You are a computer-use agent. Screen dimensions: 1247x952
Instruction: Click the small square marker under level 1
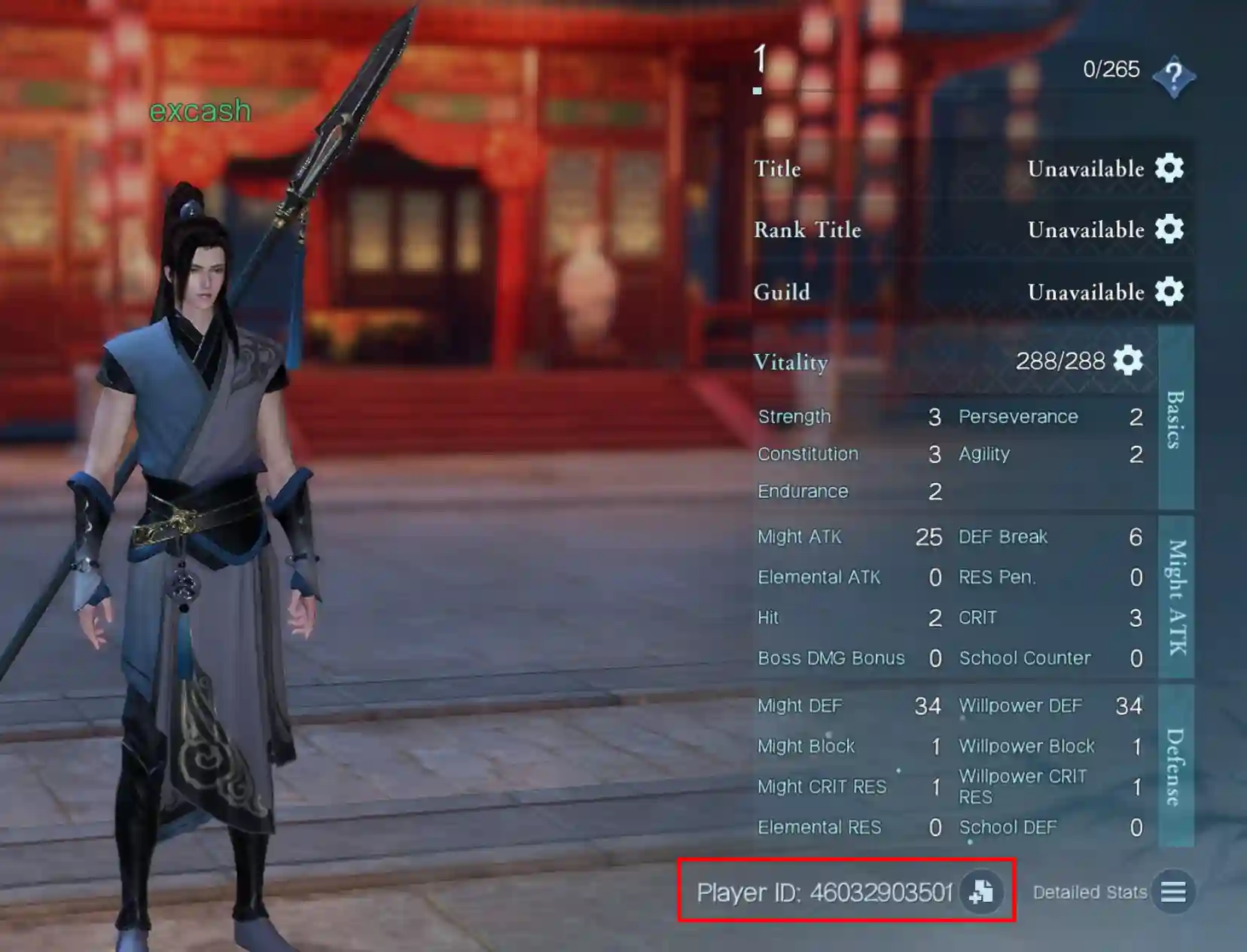coord(758,90)
